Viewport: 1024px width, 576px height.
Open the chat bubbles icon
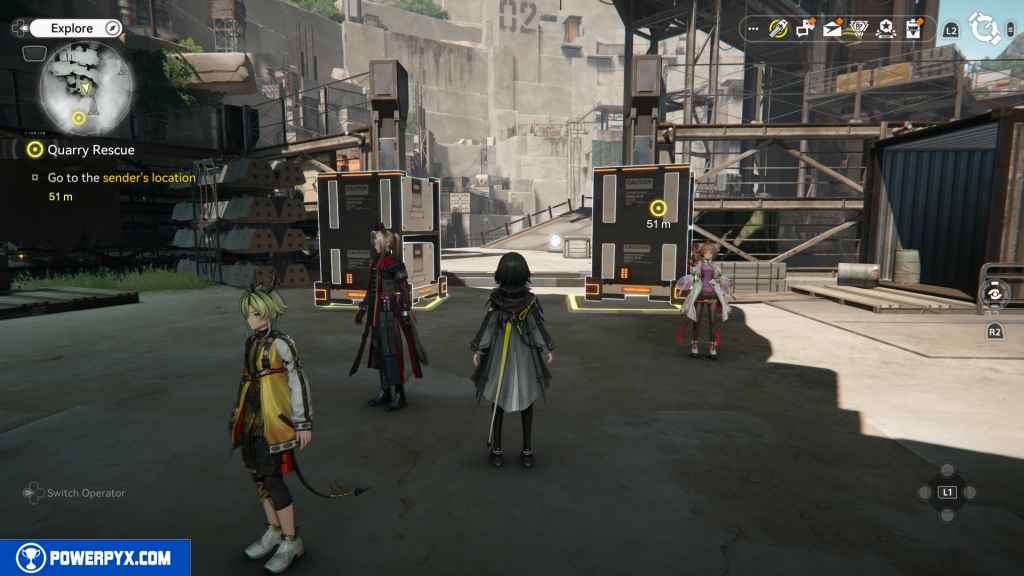pyautogui.click(x=805, y=29)
